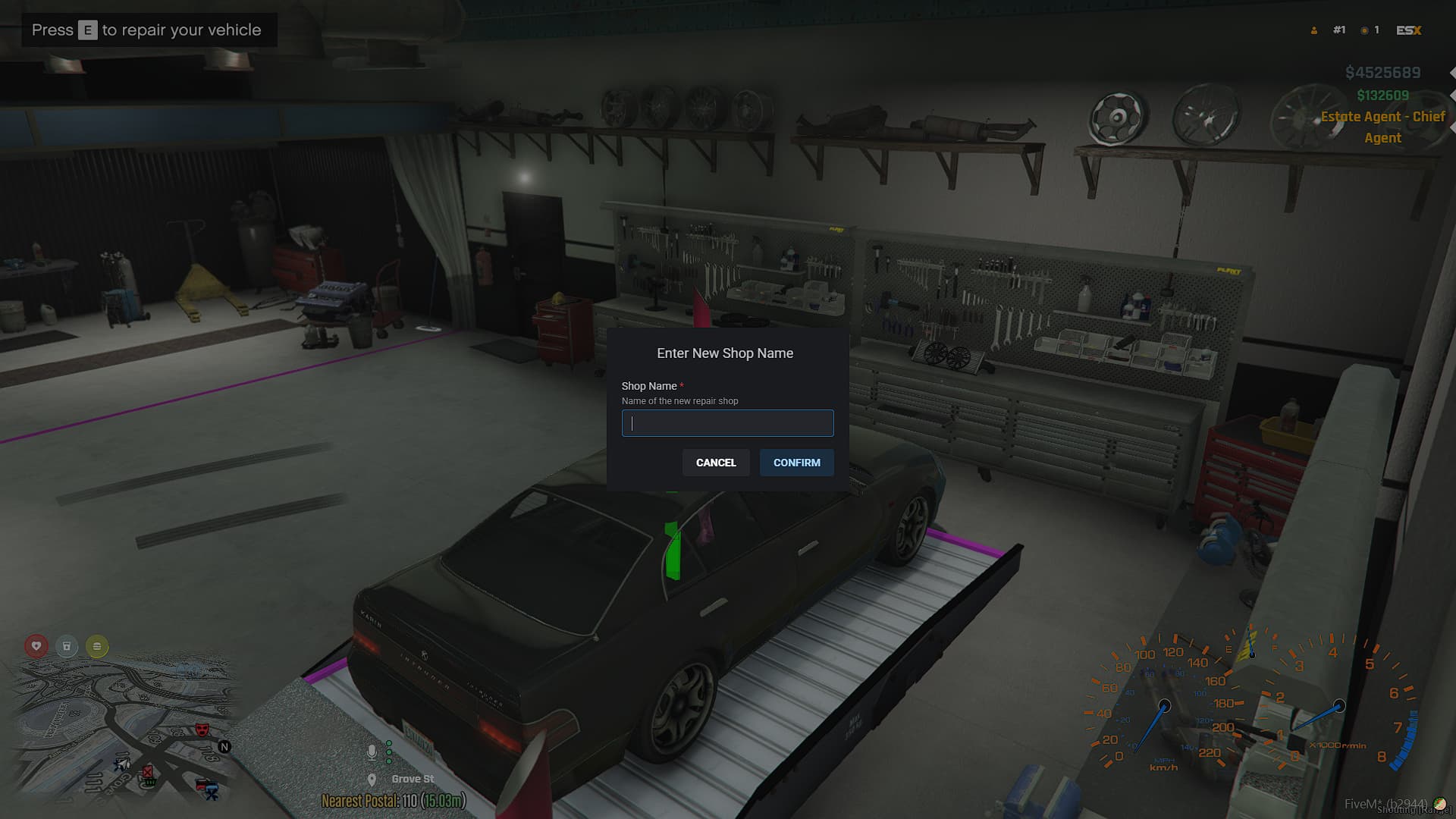1456x819 pixels.
Task: Click the health heart icon on the minimap
Action: coord(36,645)
